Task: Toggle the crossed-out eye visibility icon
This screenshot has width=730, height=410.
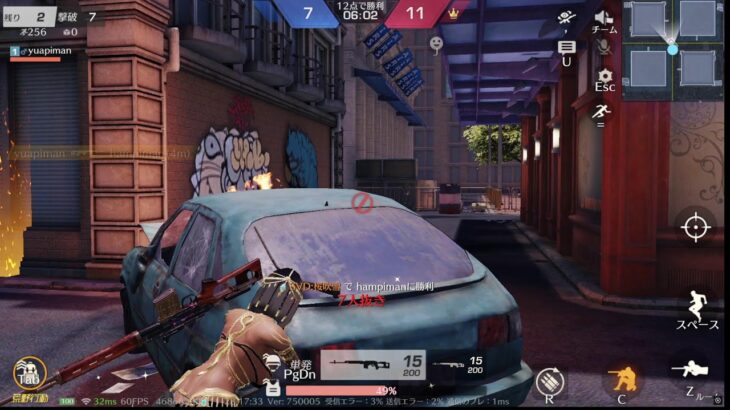Action: [566, 18]
